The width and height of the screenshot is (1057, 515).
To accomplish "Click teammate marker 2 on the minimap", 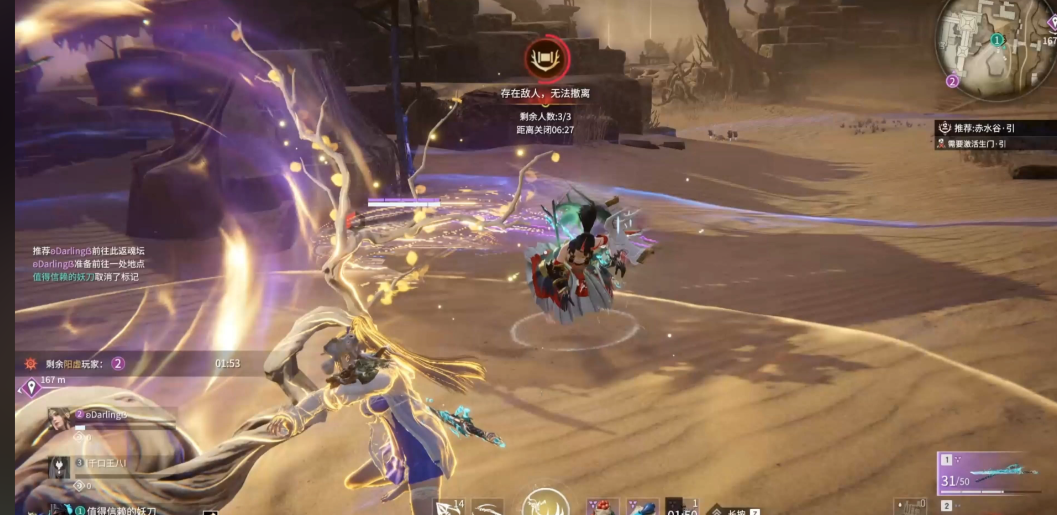I will pos(952,81).
